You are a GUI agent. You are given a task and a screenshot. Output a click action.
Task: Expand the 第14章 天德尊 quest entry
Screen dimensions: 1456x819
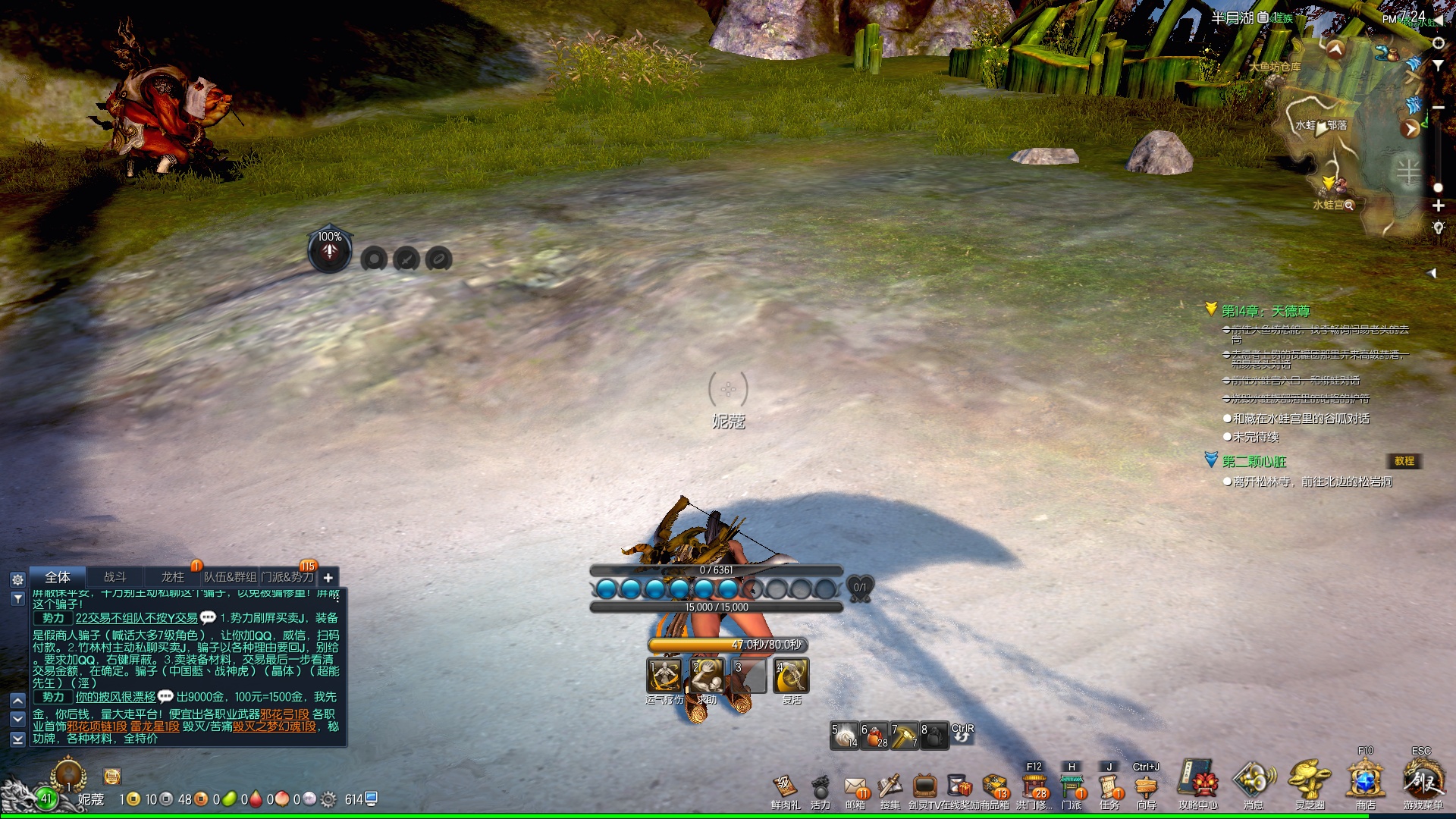(x=1211, y=309)
